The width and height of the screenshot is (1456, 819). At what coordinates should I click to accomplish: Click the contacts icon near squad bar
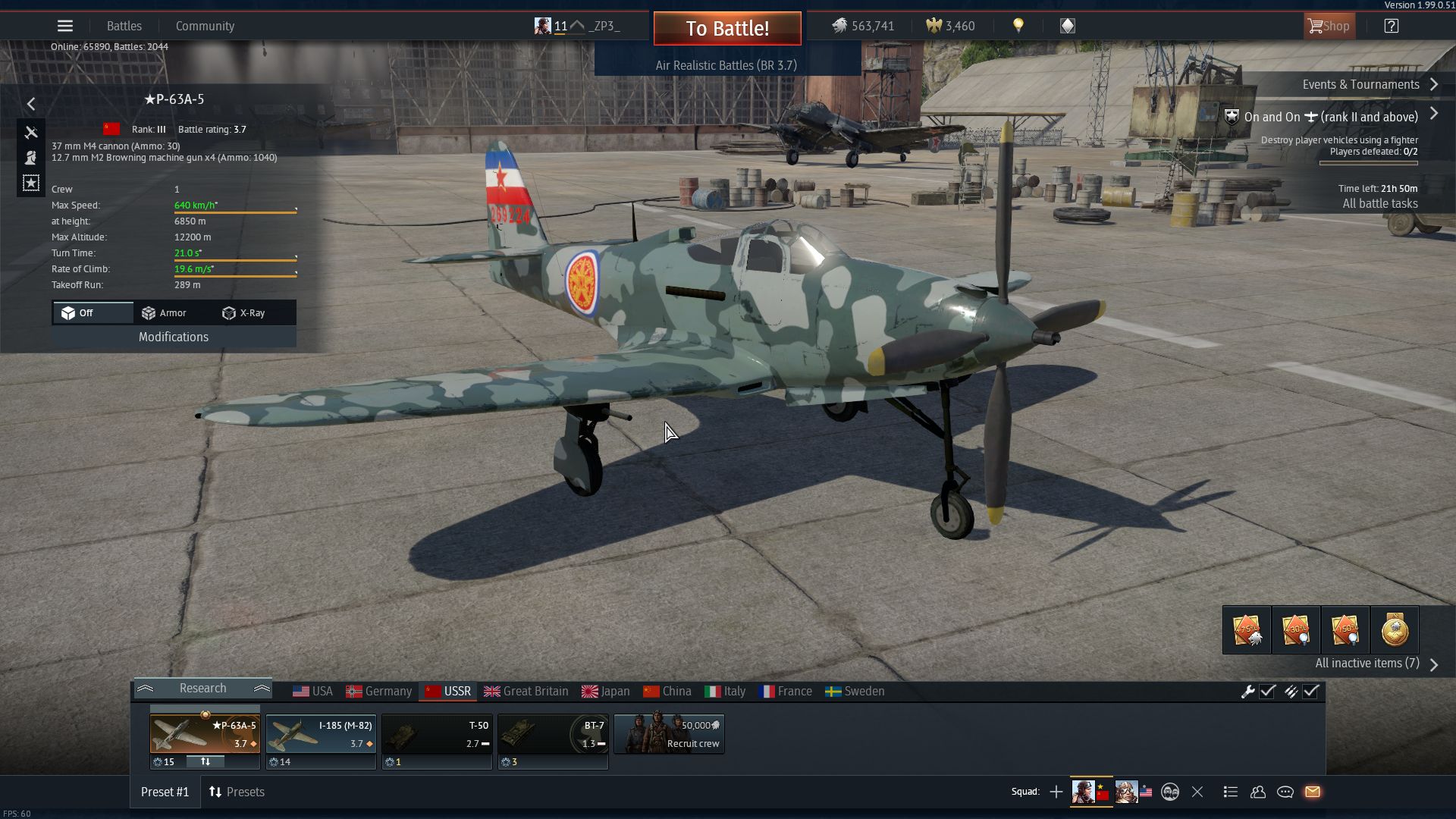pos(1258,792)
